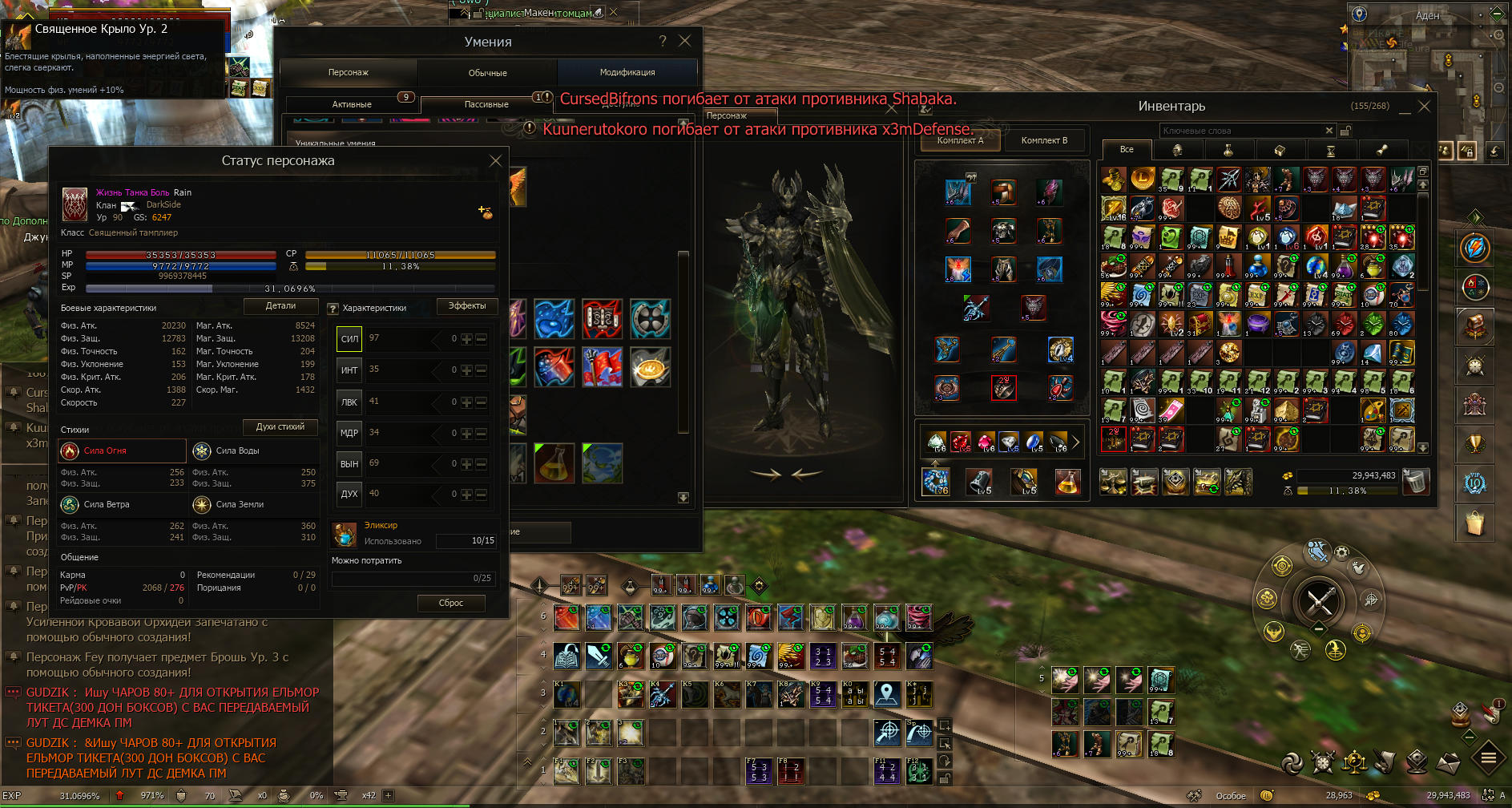Close the Умения skills window
Screen dimensions: 1512x808
[x=684, y=41]
